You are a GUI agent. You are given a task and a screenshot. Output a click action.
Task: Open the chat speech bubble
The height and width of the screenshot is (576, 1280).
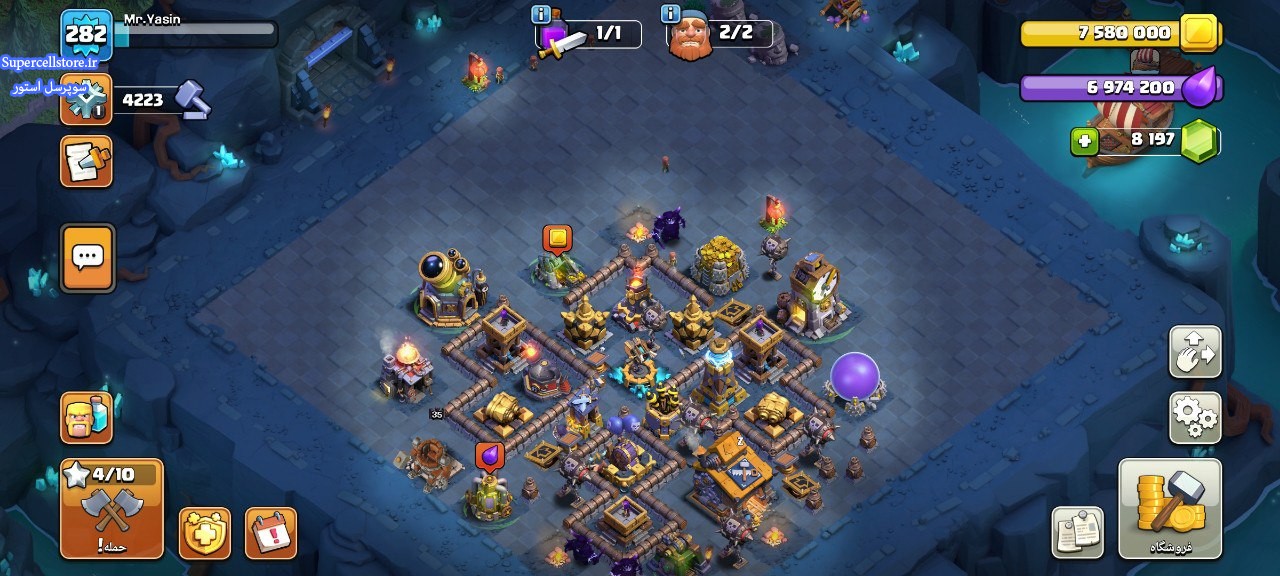(x=88, y=258)
